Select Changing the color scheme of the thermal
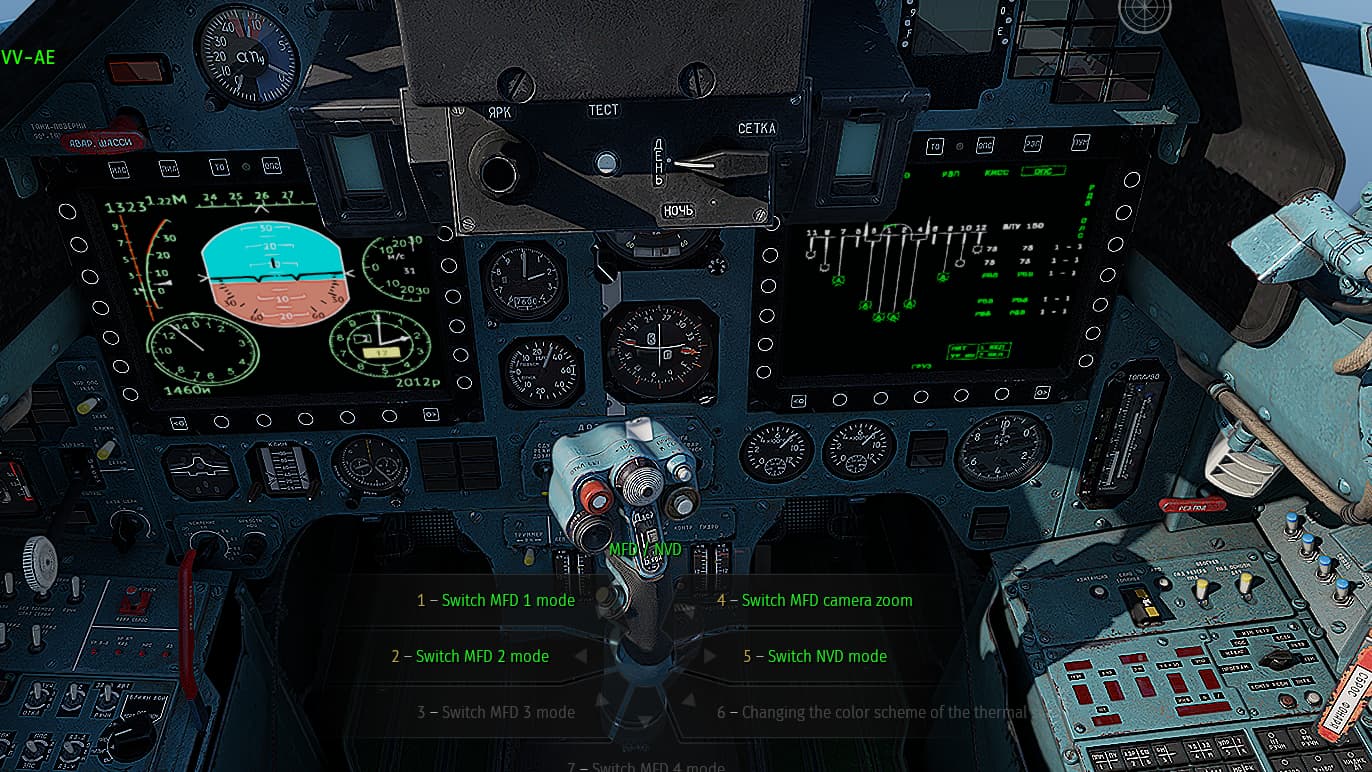 [x=872, y=712]
